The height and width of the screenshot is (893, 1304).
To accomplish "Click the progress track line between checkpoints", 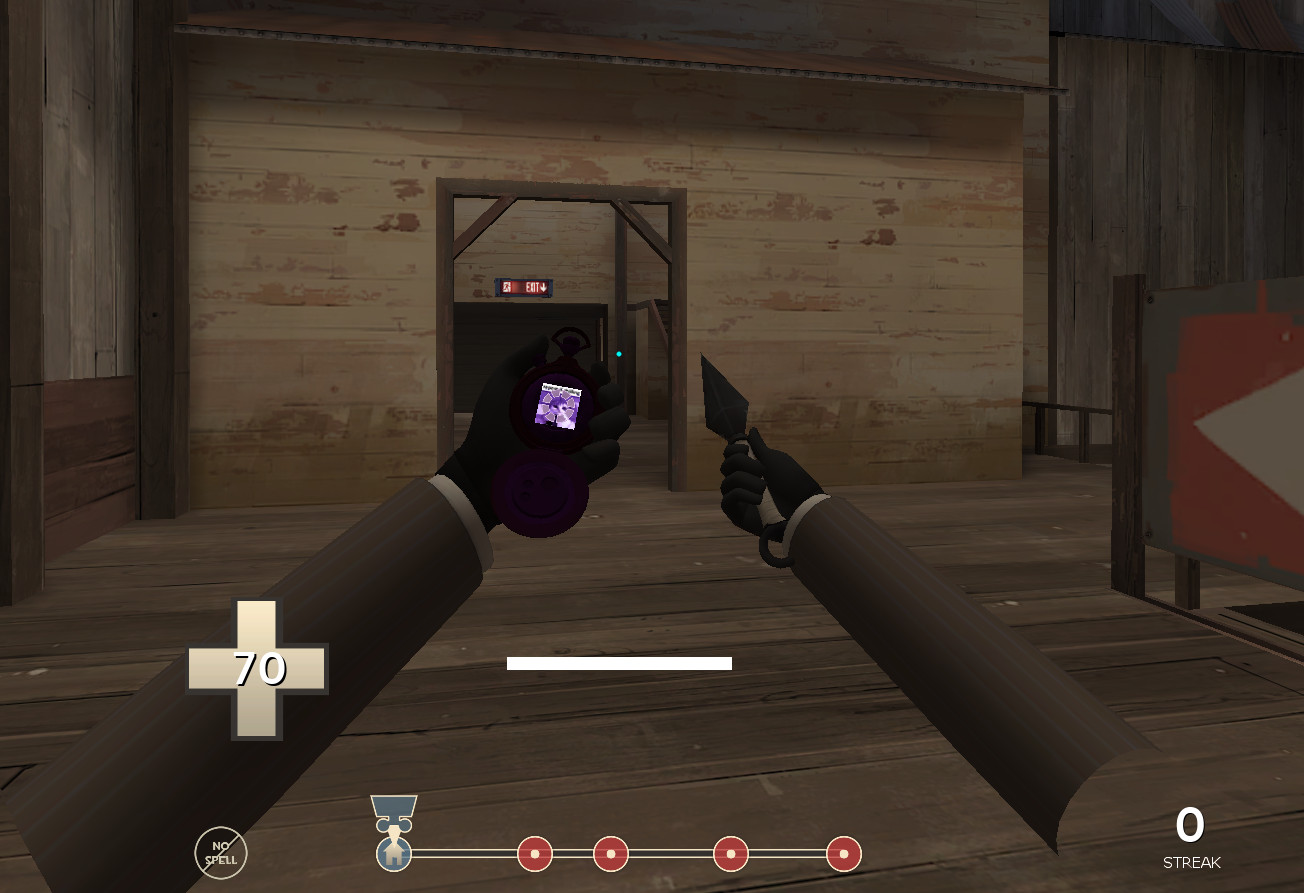I will (x=670, y=855).
